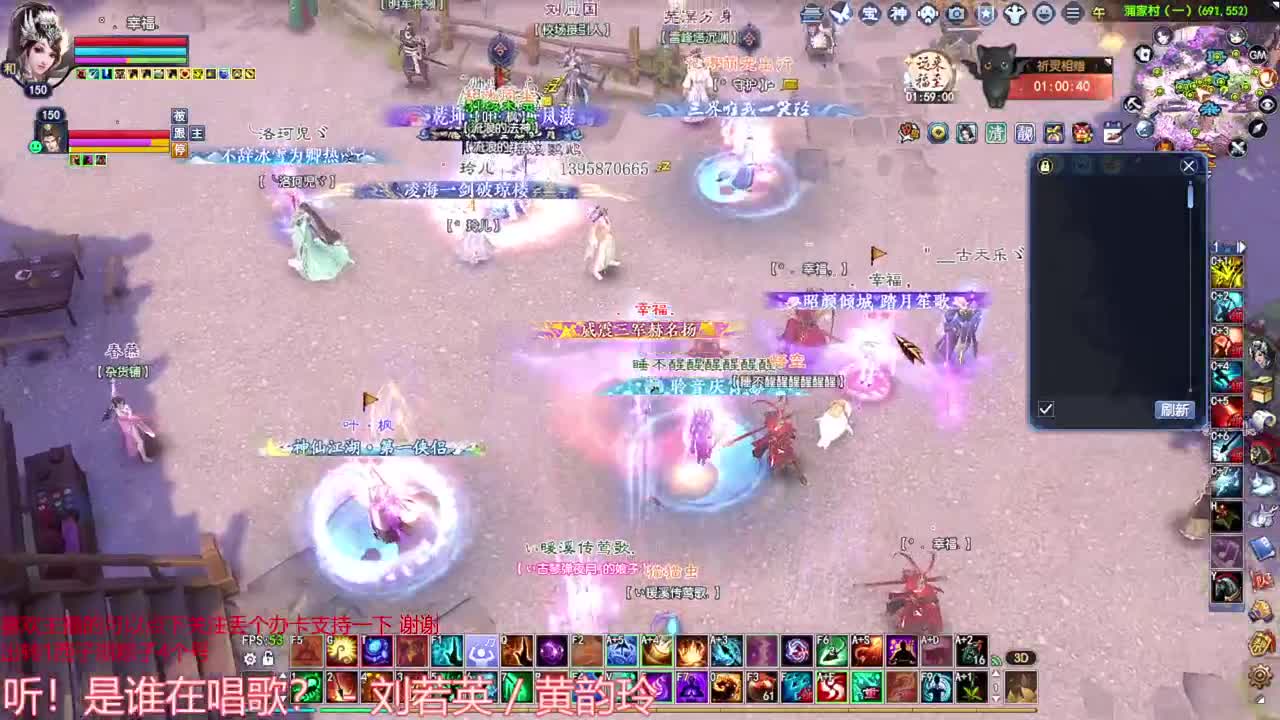Toggle the lock icon on the open panel
The image size is (1280, 720).
click(x=1043, y=167)
